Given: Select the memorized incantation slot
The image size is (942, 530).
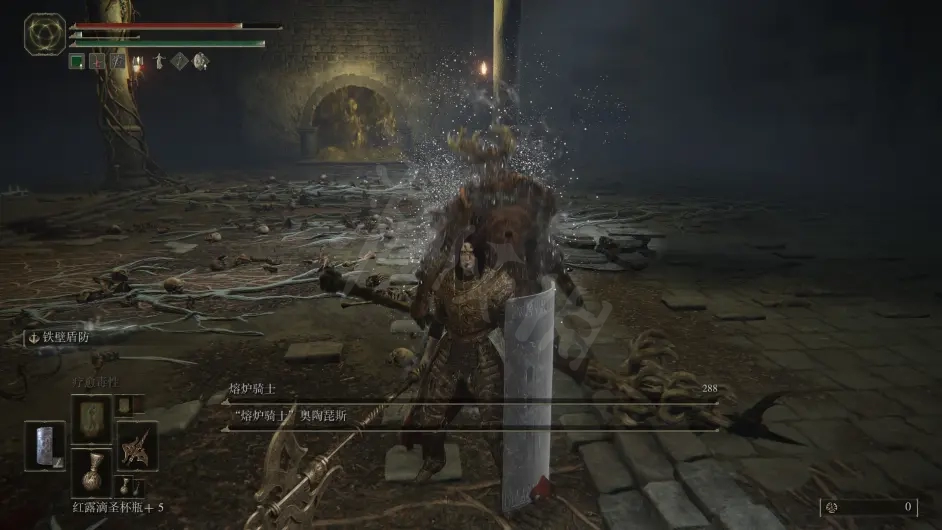Looking at the screenshot, I should point(91,418).
